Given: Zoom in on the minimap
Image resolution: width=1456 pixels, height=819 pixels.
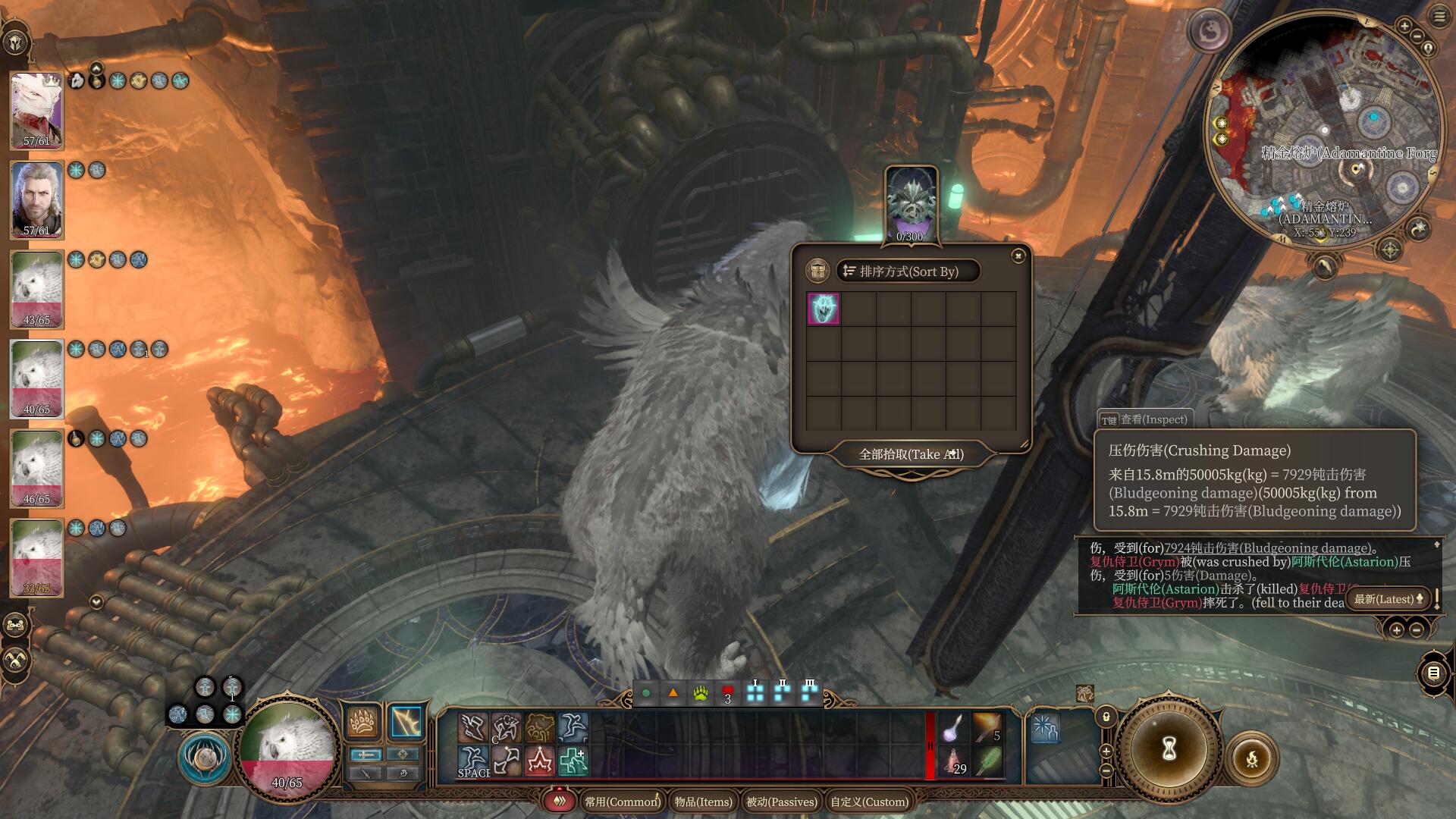Looking at the screenshot, I should 1404,27.
